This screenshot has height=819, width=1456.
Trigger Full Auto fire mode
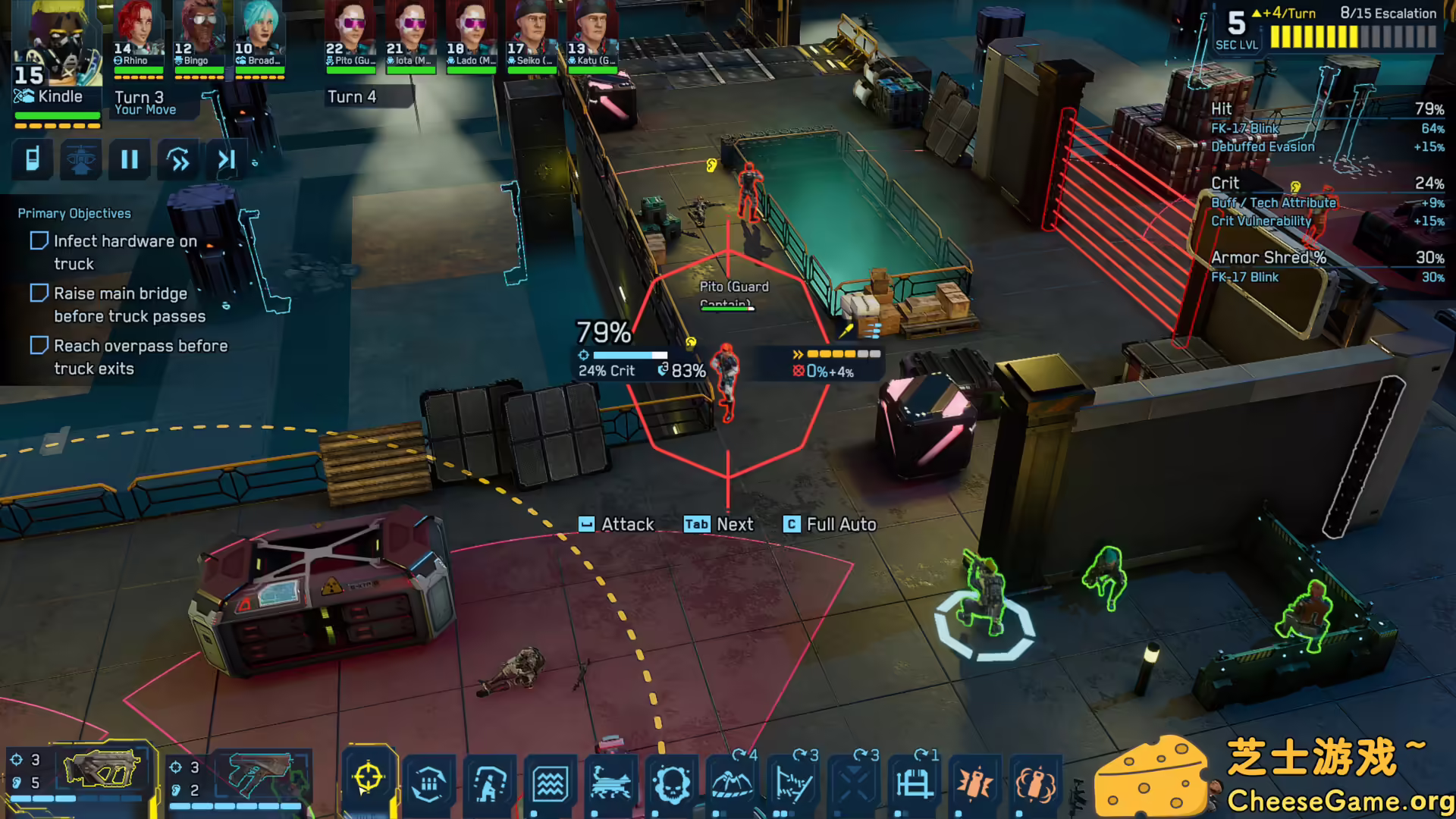tap(830, 523)
